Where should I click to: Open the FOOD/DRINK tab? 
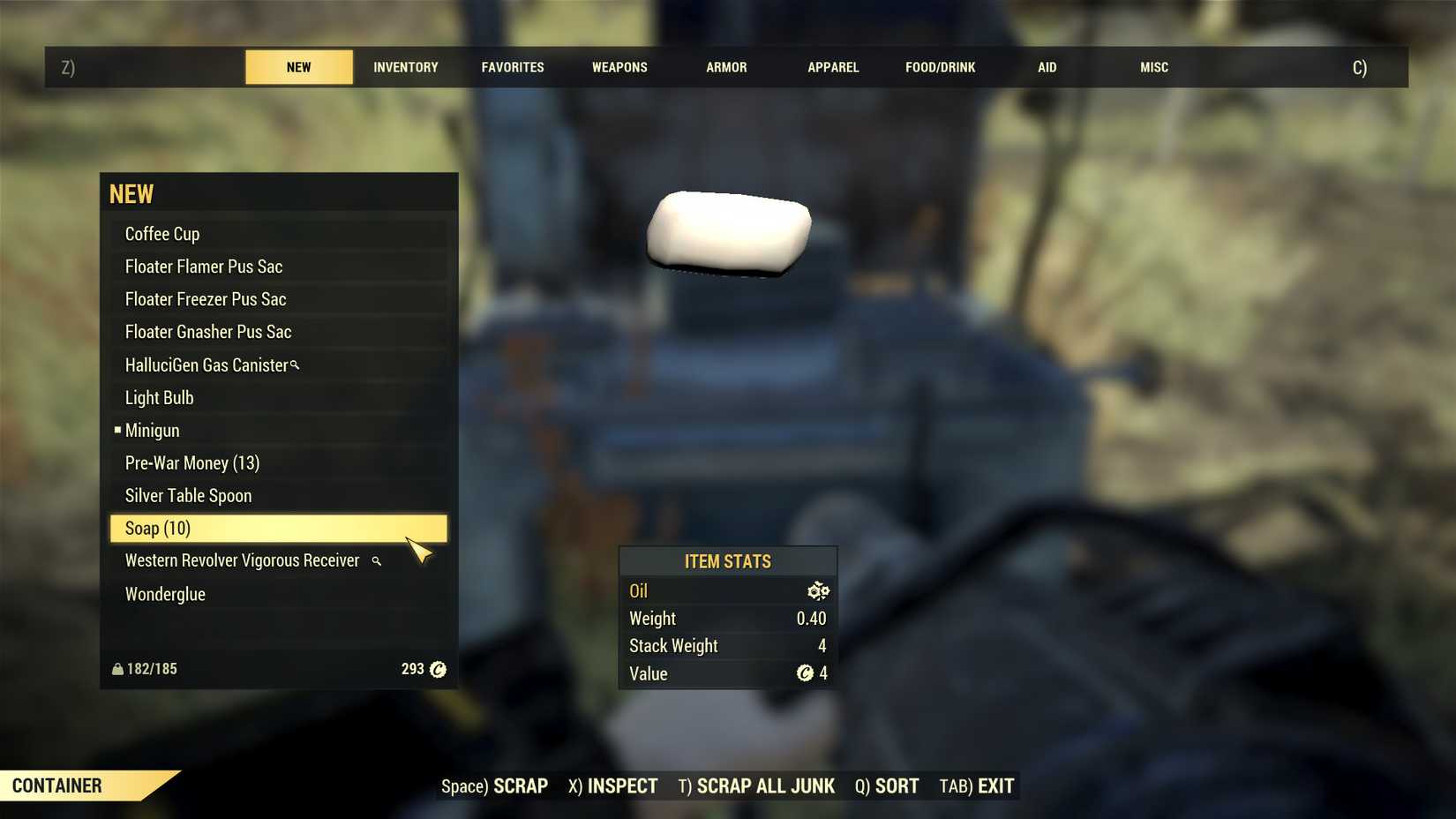click(939, 66)
